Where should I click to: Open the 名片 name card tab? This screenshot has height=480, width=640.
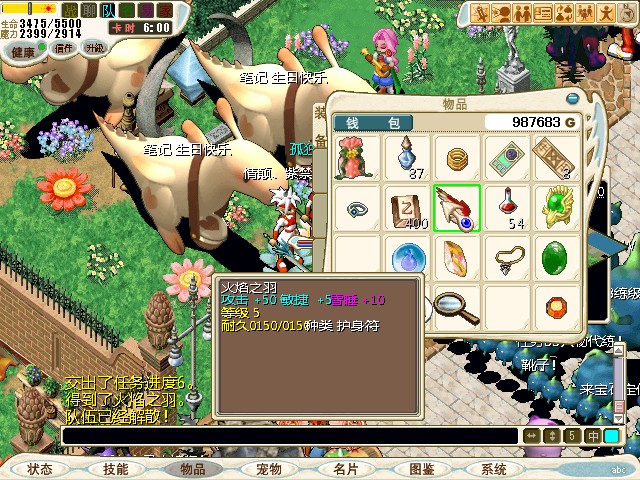[345, 468]
